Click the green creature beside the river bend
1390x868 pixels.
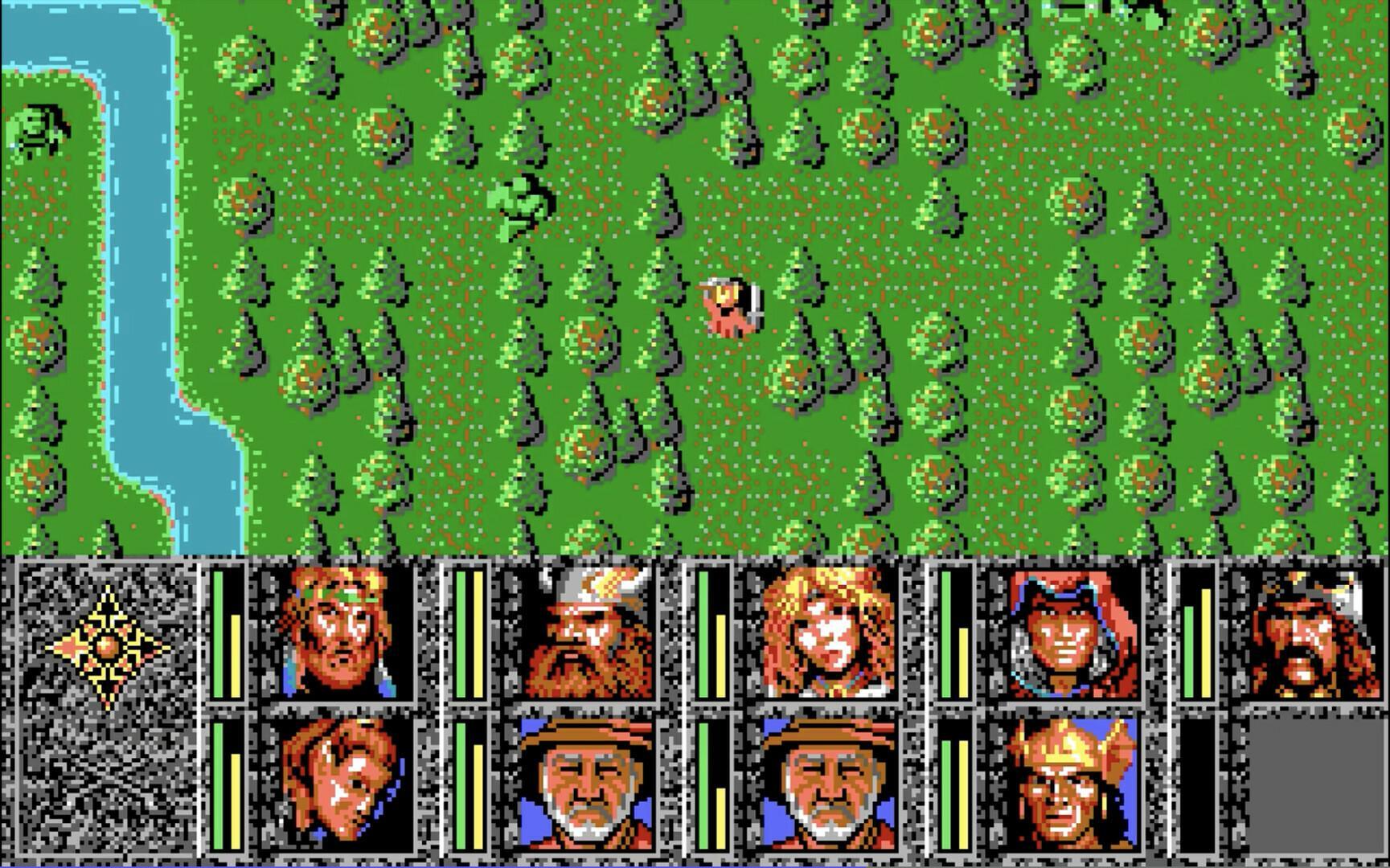(x=39, y=129)
